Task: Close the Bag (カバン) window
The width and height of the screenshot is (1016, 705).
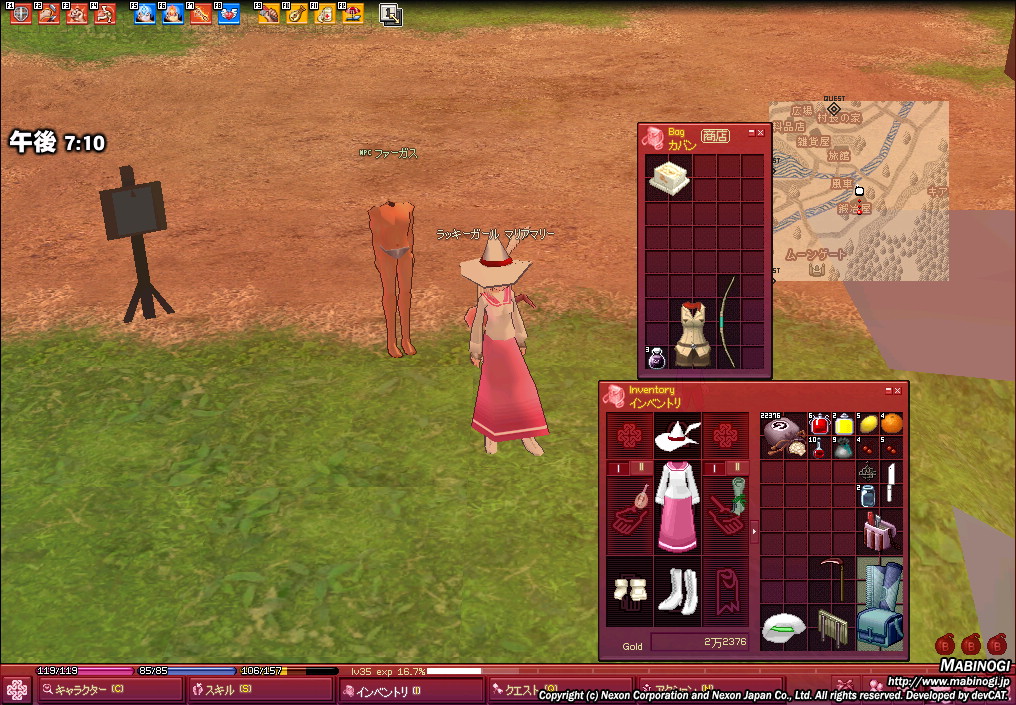Action: (761, 132)
